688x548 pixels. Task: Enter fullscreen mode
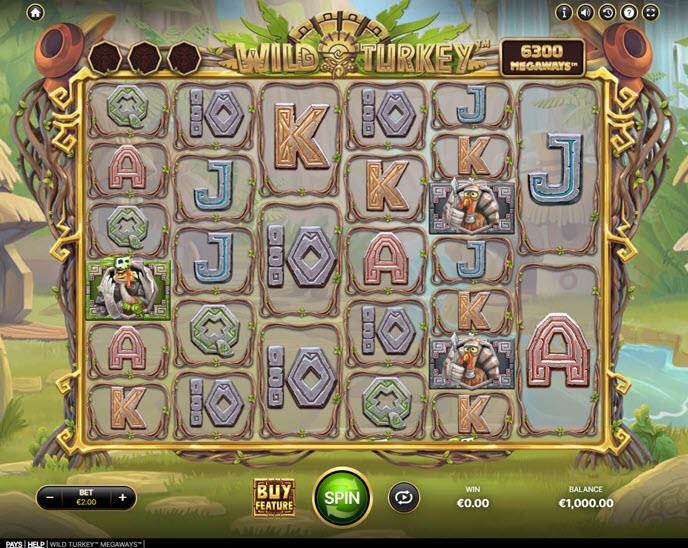[651, 13]
